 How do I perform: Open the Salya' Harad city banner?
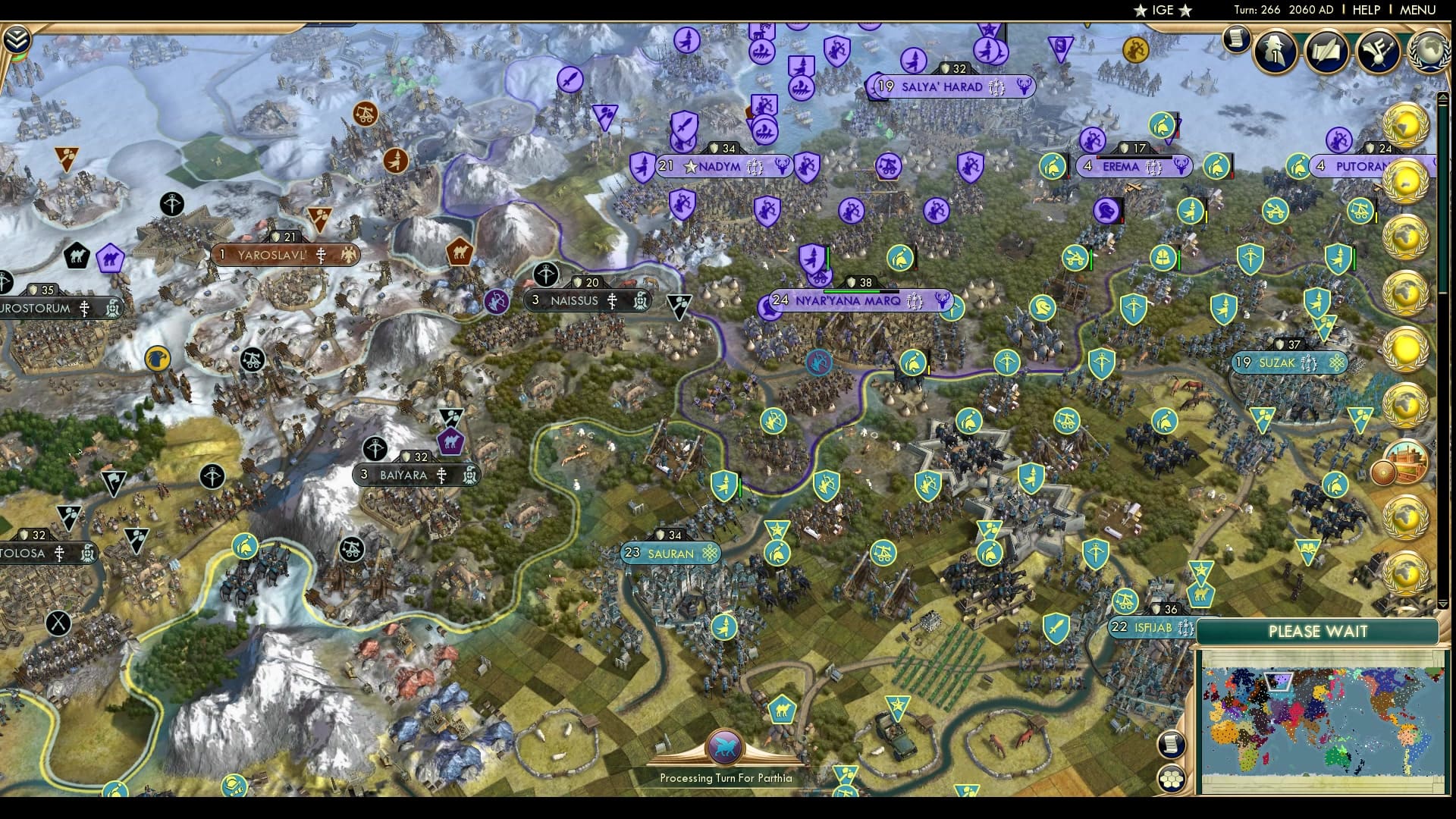(x=946, y=86)
